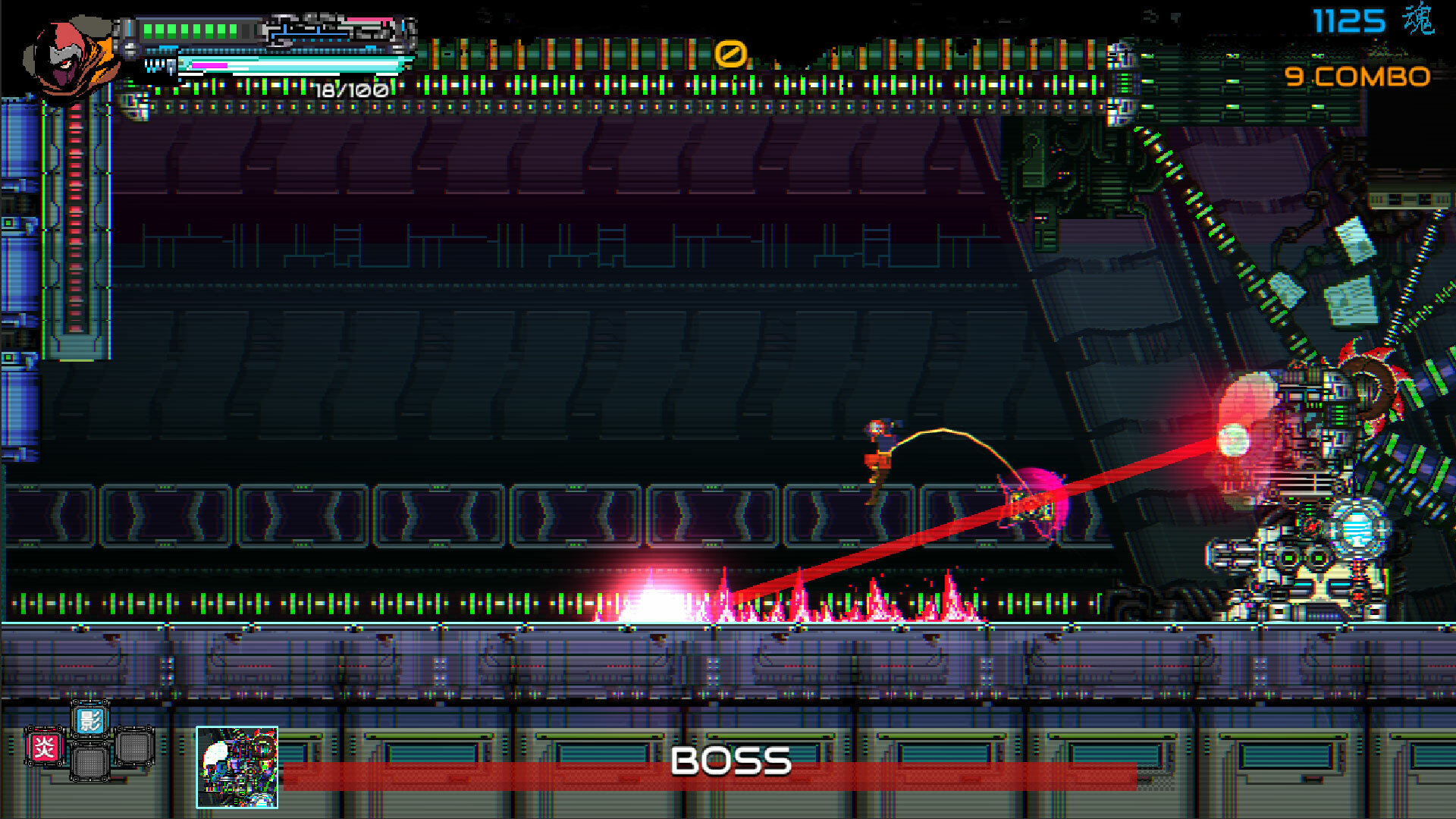The width and height of the screenshot is (1456, 819).
Task: Click the 9 COMBO counter text
Action: pos(1357,76)
